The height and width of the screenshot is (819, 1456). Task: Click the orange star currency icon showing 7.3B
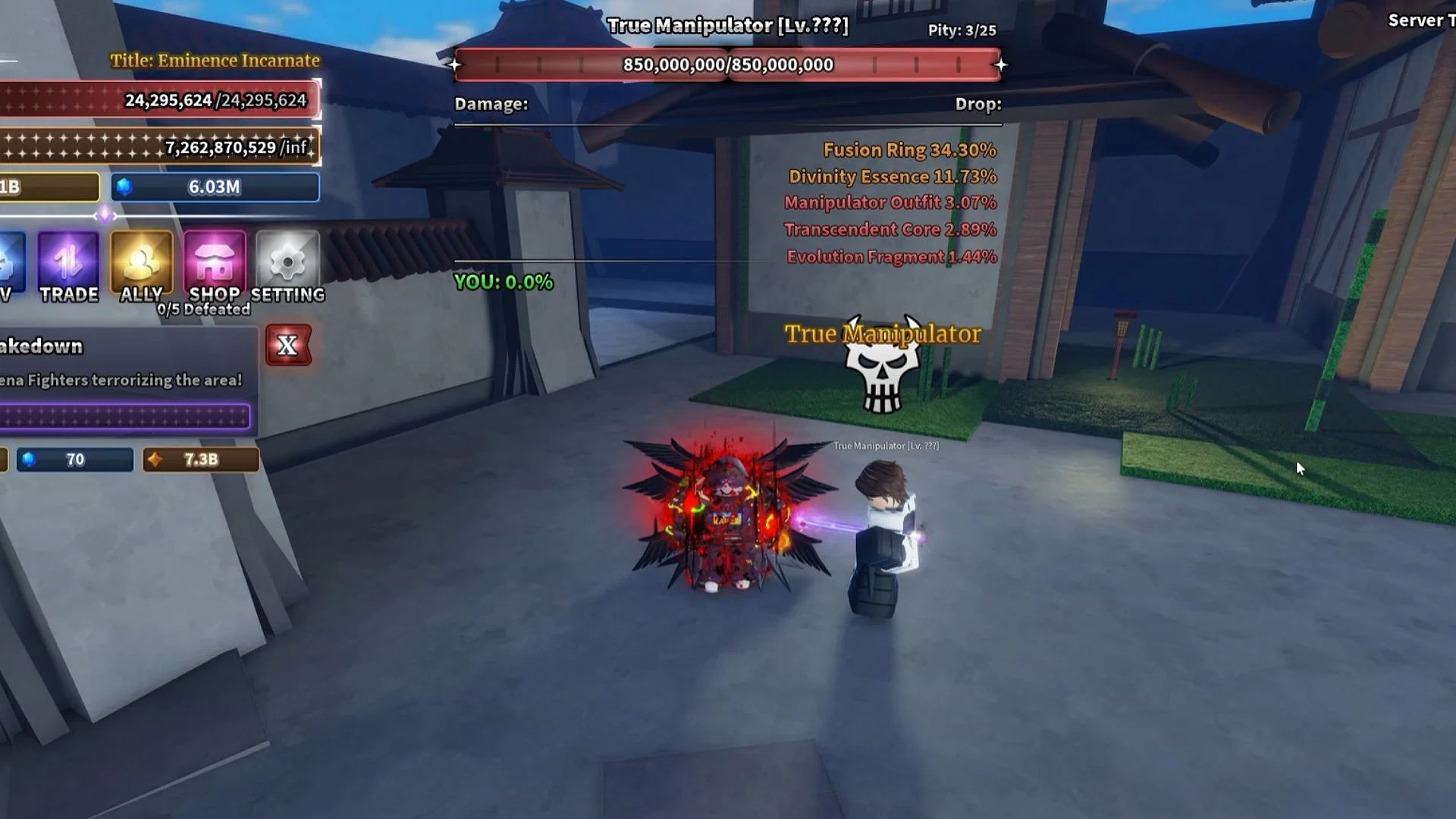click(154, 459)
